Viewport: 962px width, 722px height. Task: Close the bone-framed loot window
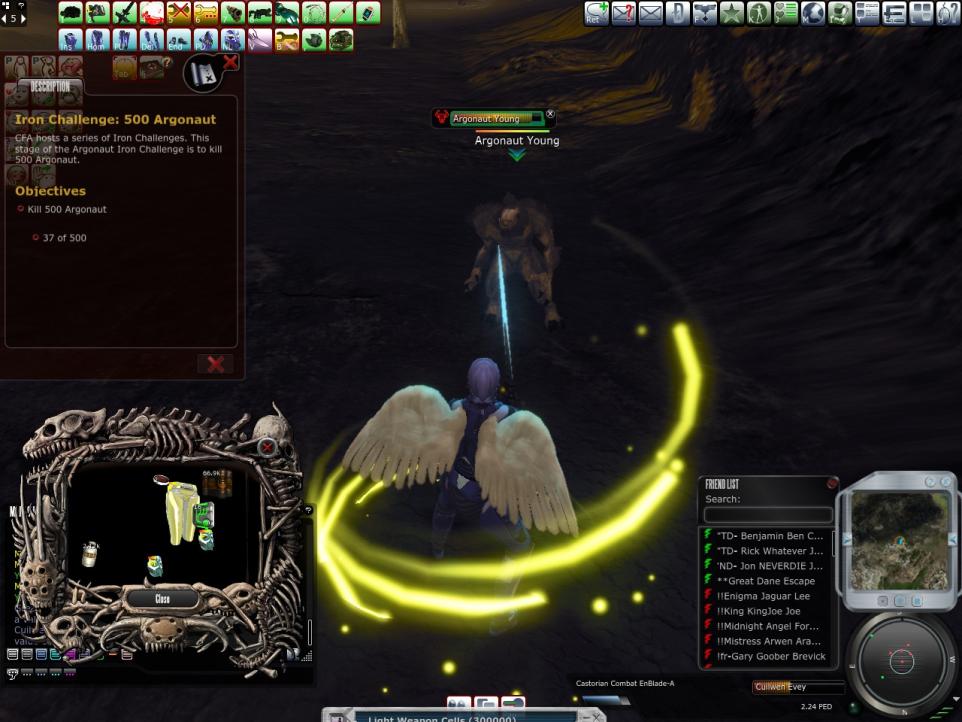[x=162, y=599]
